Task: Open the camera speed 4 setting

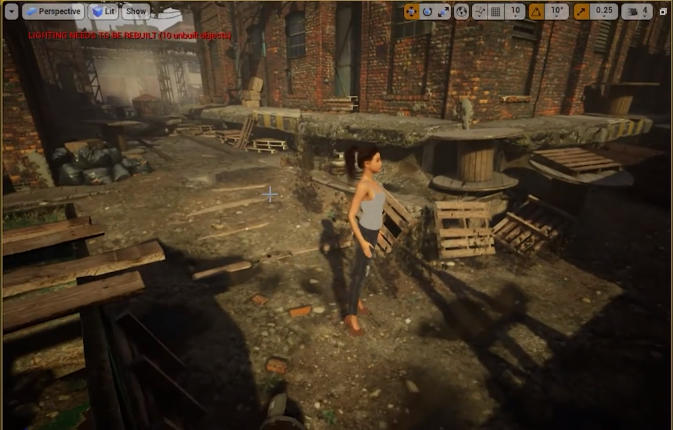Action: point(636,12)
